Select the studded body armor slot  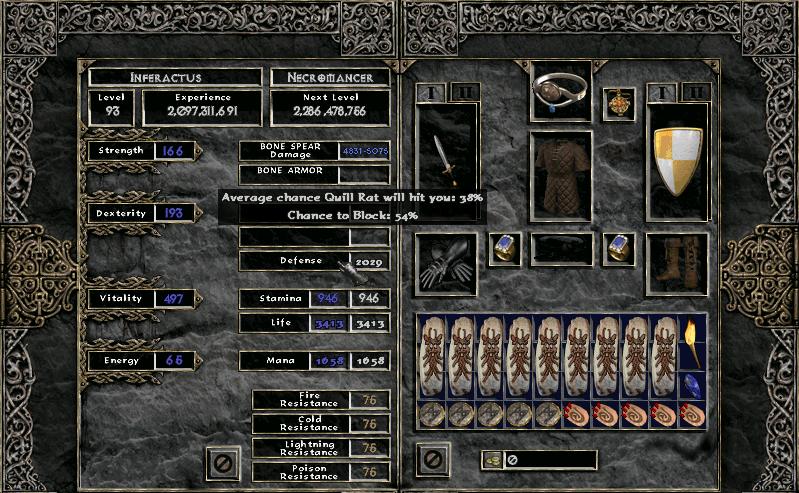coord(561,177)
